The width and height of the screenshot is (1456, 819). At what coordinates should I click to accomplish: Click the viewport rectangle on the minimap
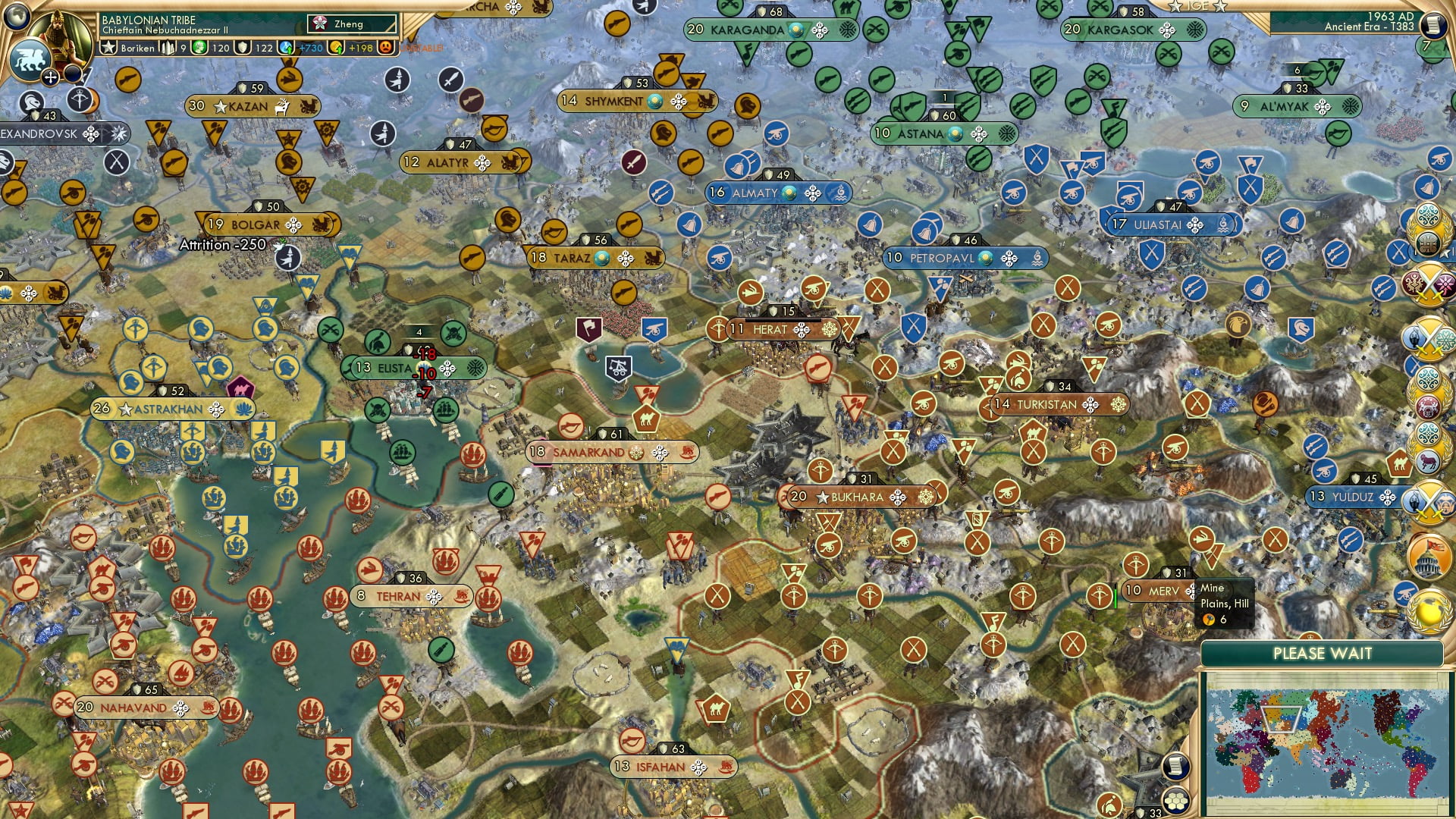pyautogui.click(x=1282, y=719)
